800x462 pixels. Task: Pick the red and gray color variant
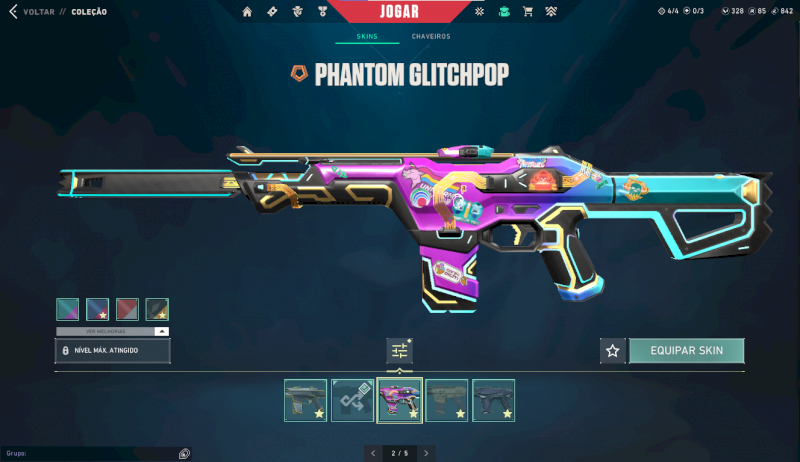pyautogui.click(x=127, y=309)
